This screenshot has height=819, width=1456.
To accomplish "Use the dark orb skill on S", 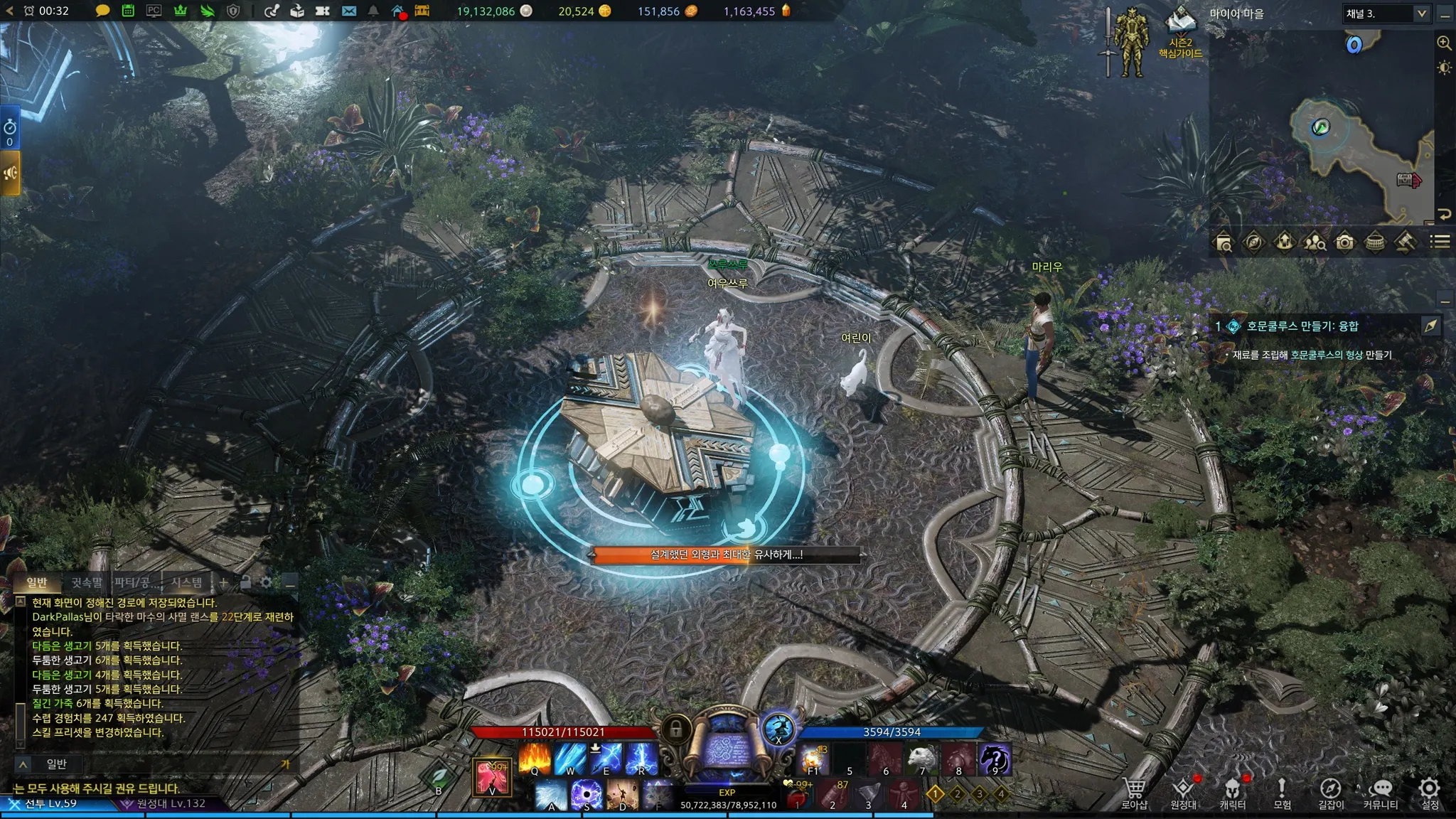I will [x=587, y=794].
